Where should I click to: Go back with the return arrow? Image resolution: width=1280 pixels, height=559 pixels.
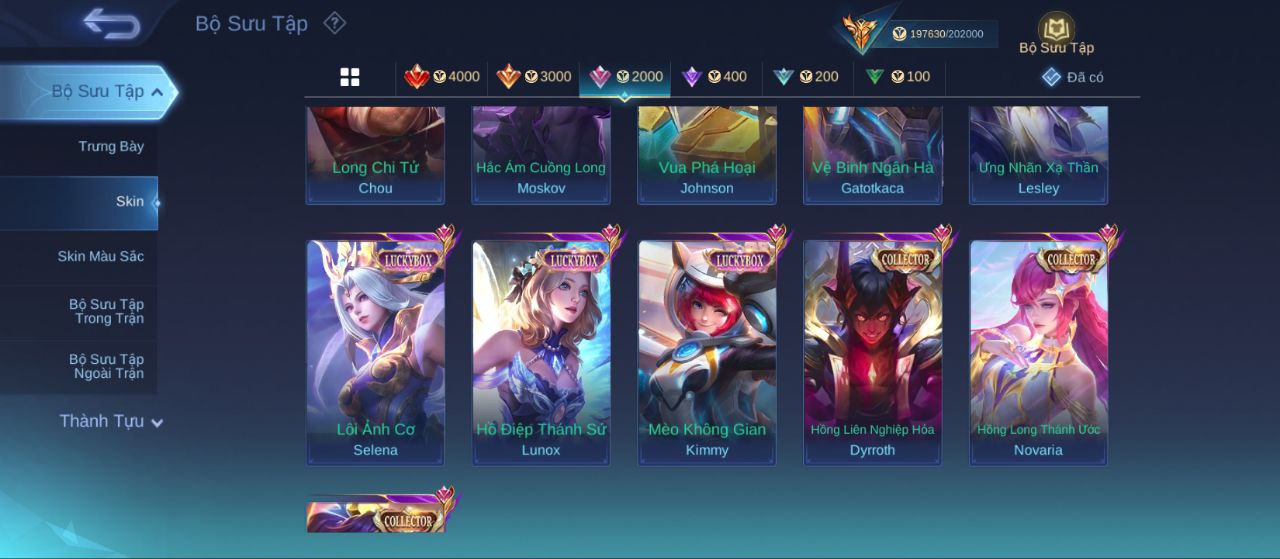[111, 24]
